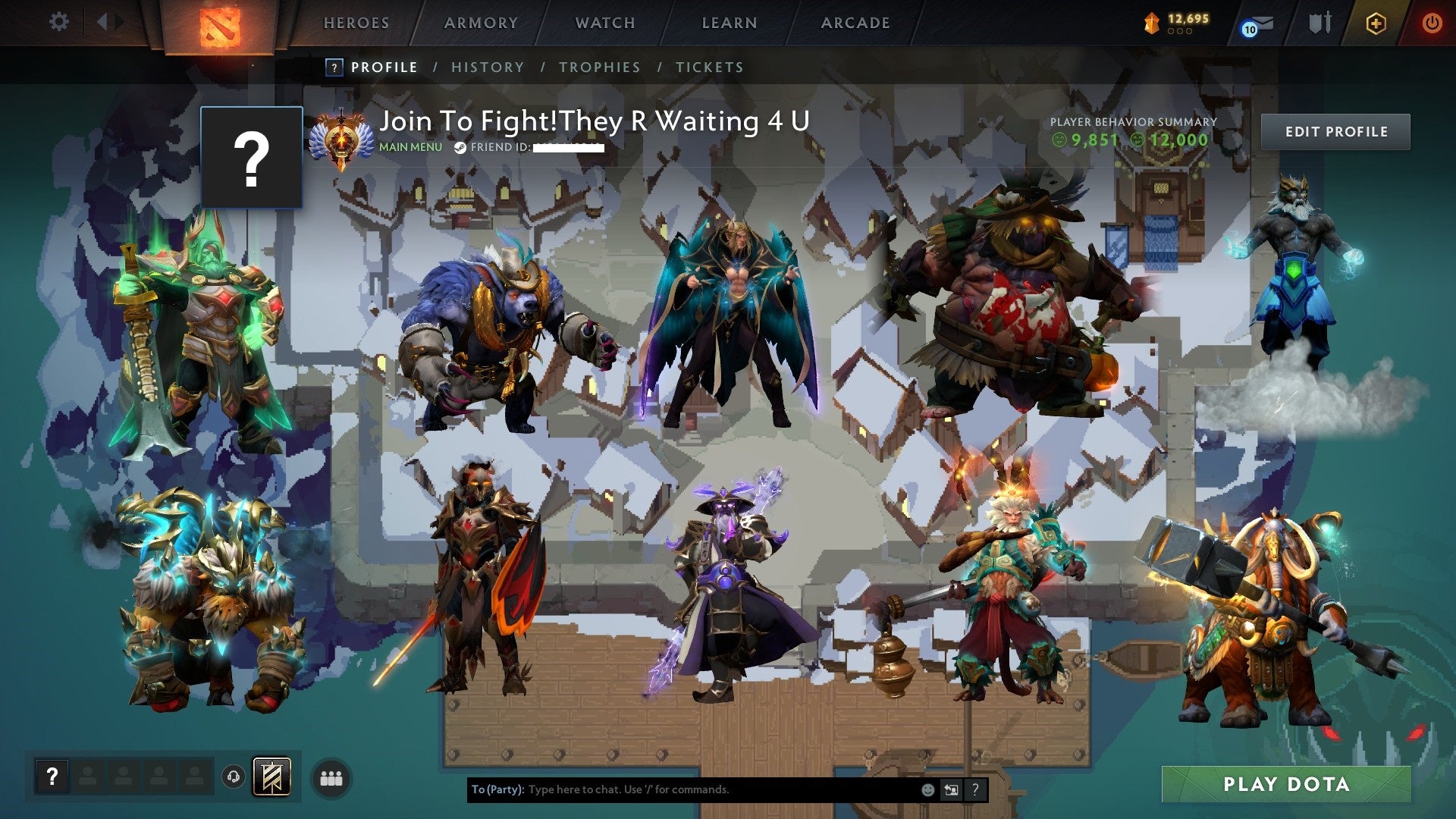This screenshot has width=1456, height=819.
Task: Switch to the HISTORY tab
Action: [x=488, y=67]
